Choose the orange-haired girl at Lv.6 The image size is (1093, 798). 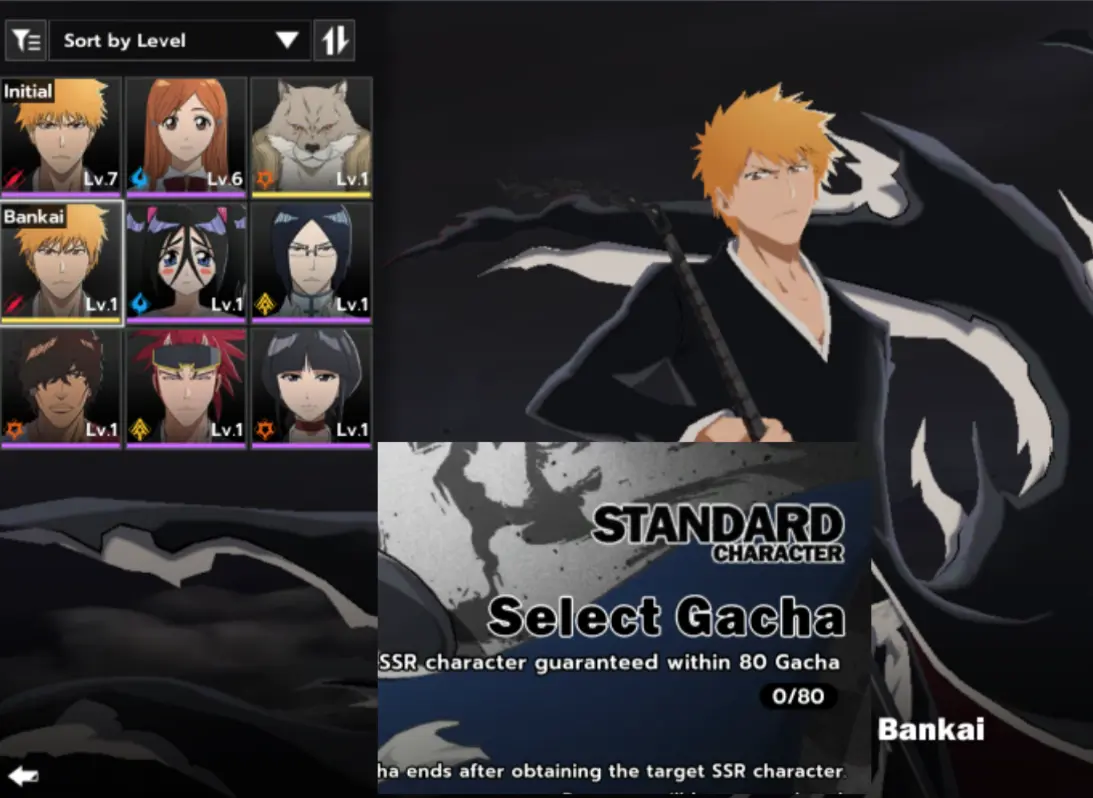(x=186, y=136)
